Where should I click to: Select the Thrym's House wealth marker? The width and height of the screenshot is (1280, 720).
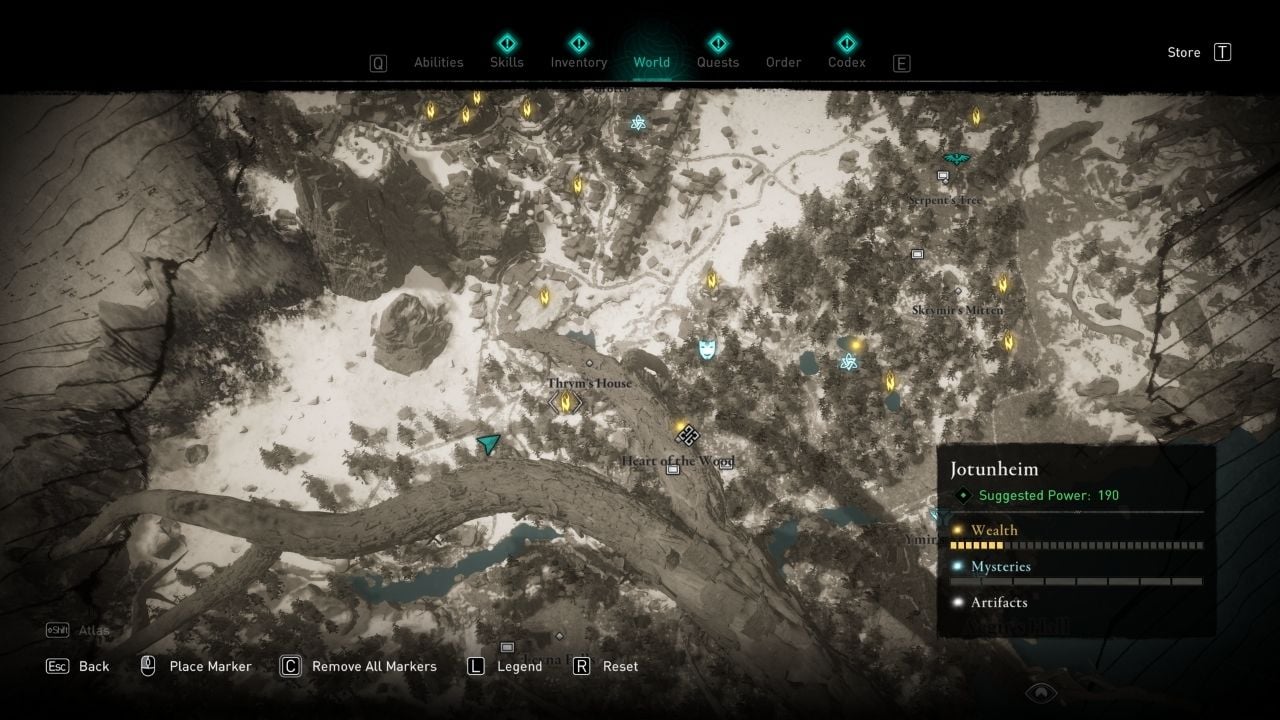click(x=566, y=403)
